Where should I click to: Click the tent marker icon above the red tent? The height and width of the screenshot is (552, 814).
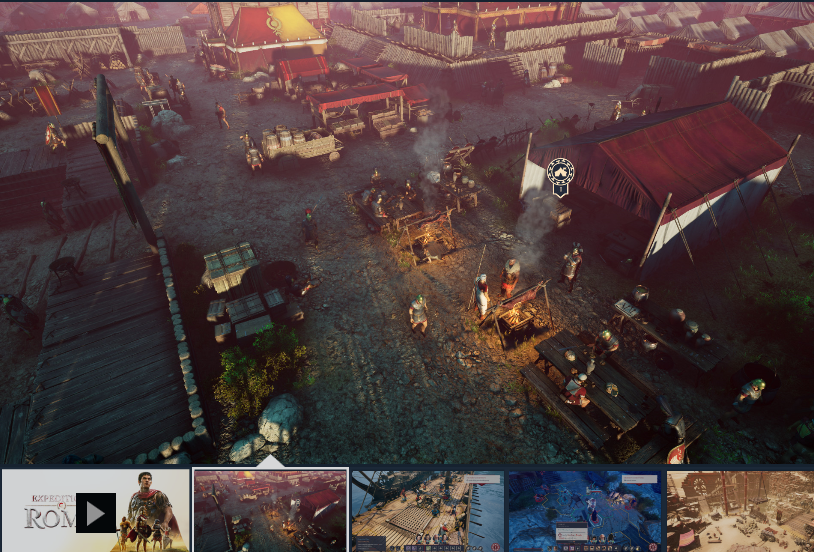pos(561,175)
